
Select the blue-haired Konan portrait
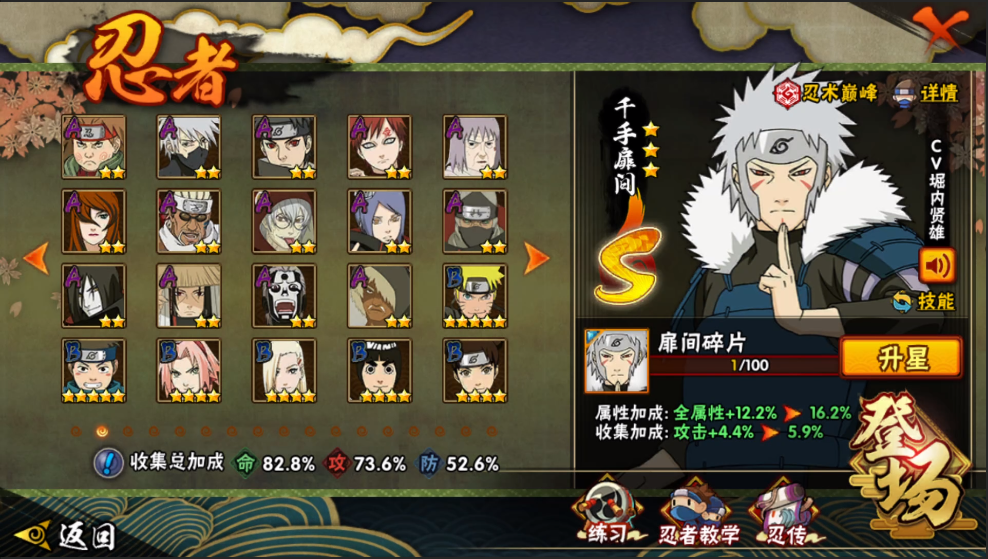tap(380, 221)
